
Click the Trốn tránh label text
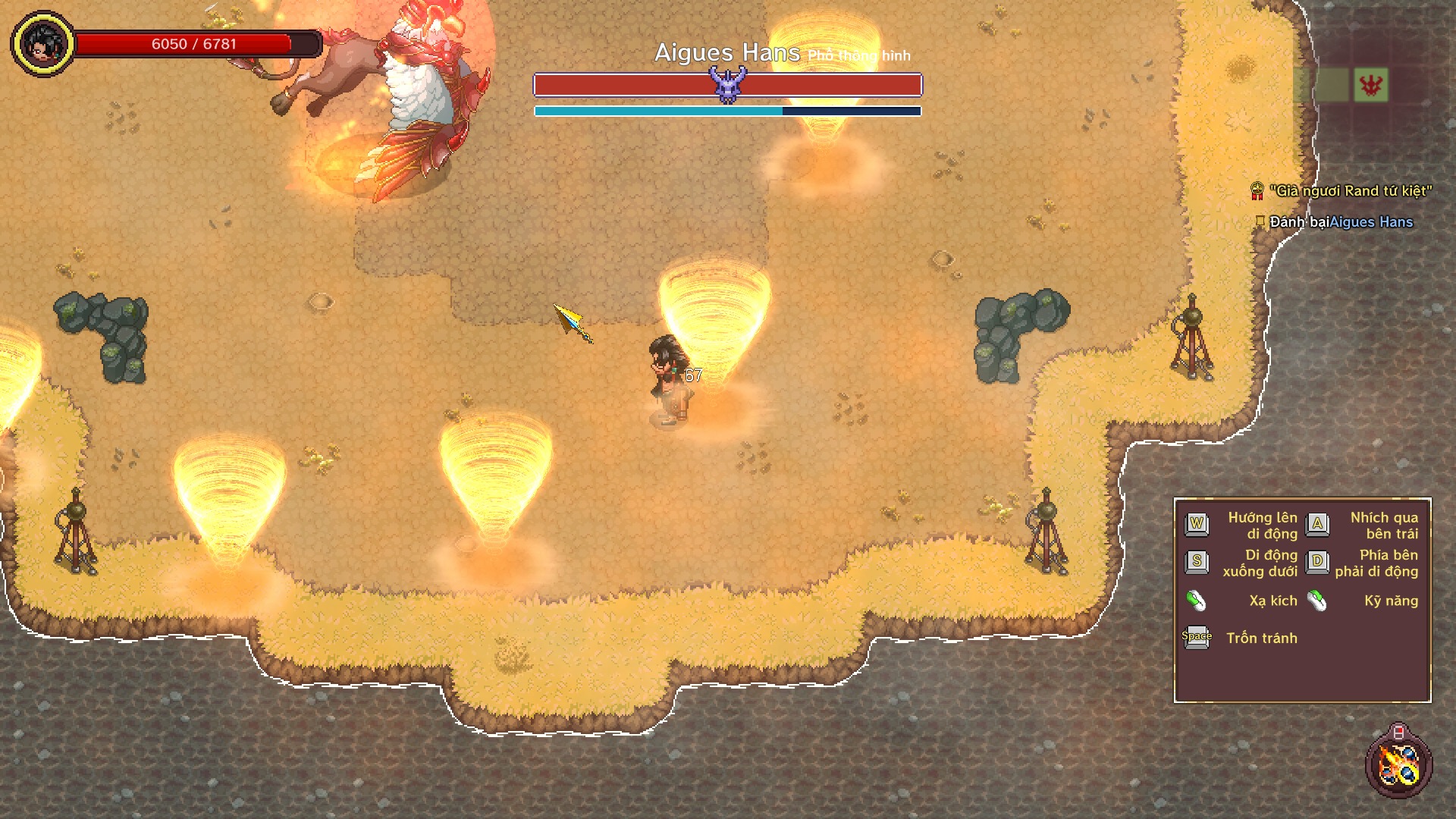(x=1264, y=639)
